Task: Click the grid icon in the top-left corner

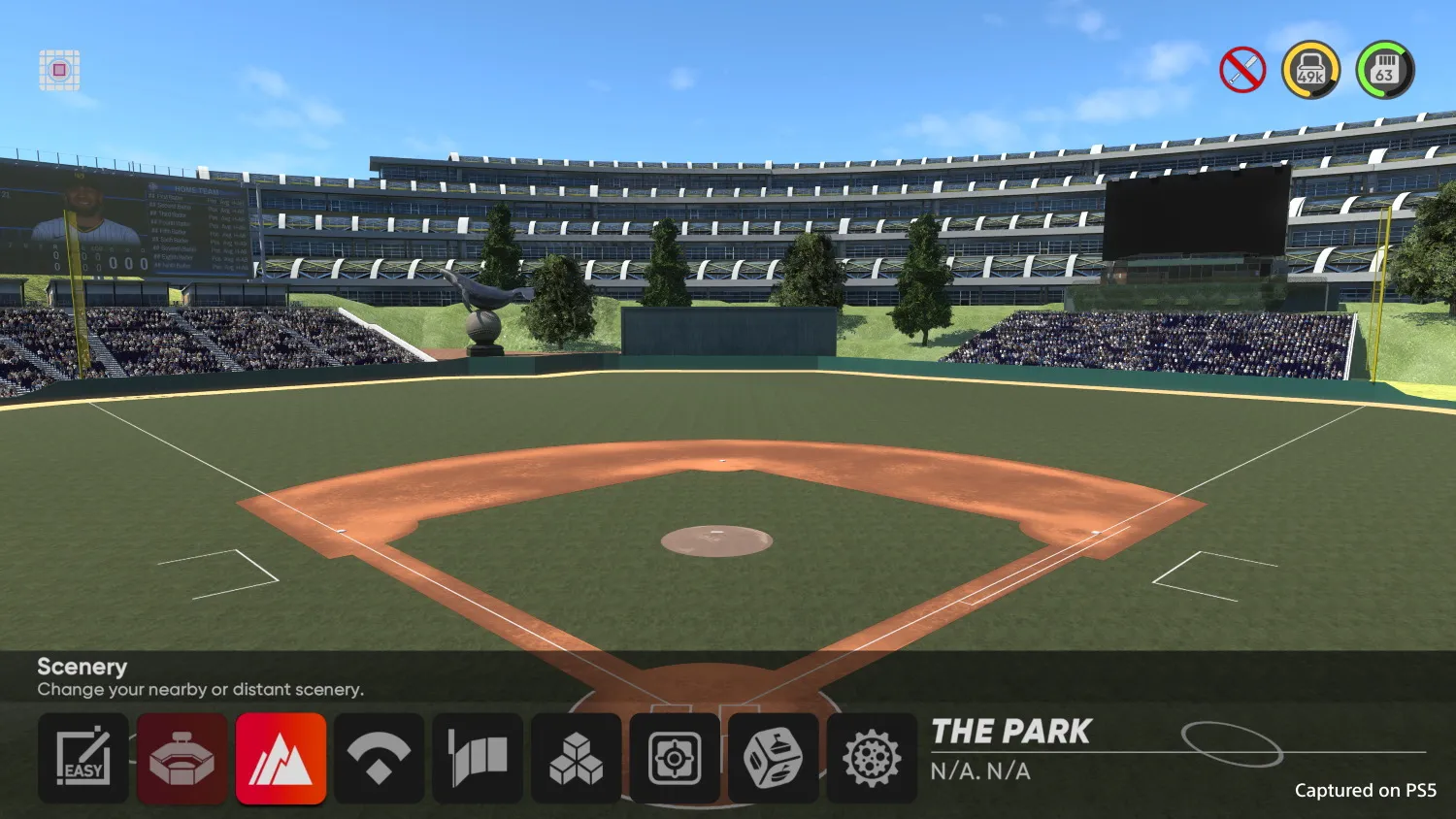Action: [x=58, y=69]
